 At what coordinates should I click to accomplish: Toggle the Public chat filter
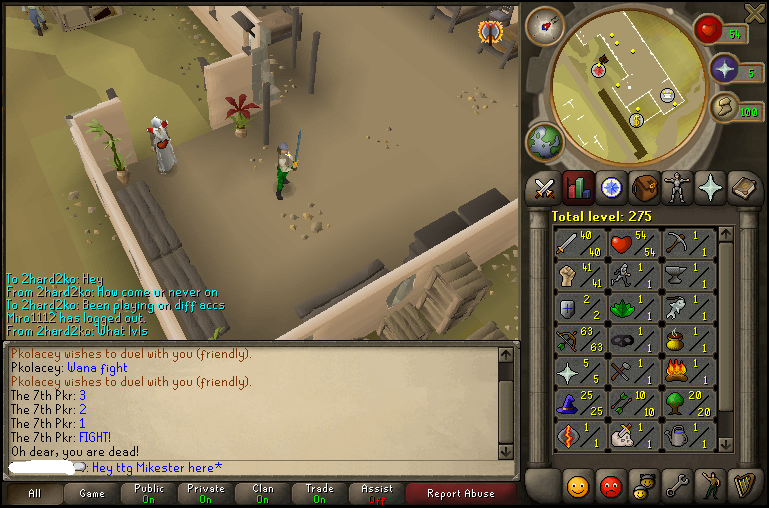coord(149,493)
